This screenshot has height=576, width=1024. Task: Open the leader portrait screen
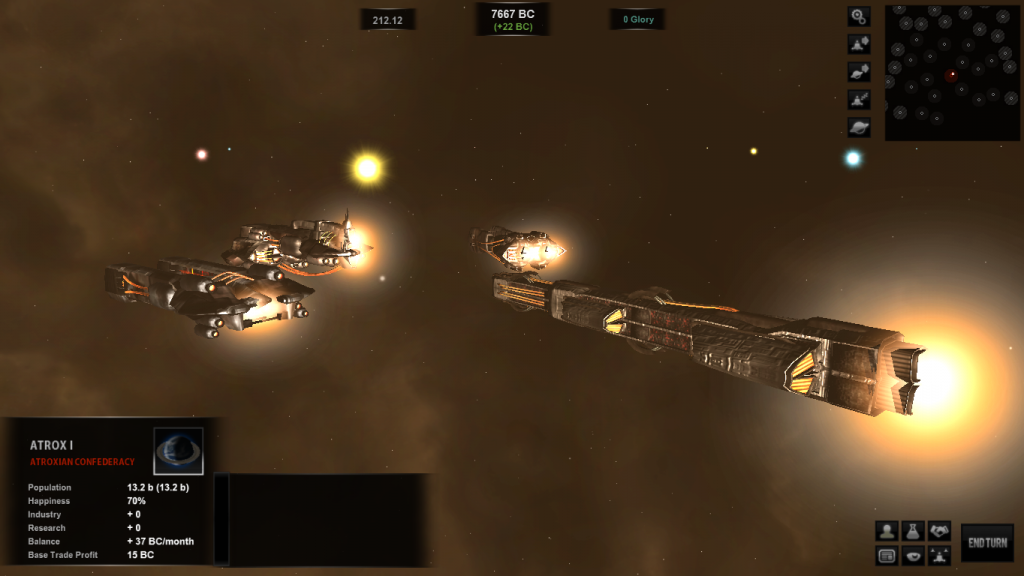click(x=886, y=531)
